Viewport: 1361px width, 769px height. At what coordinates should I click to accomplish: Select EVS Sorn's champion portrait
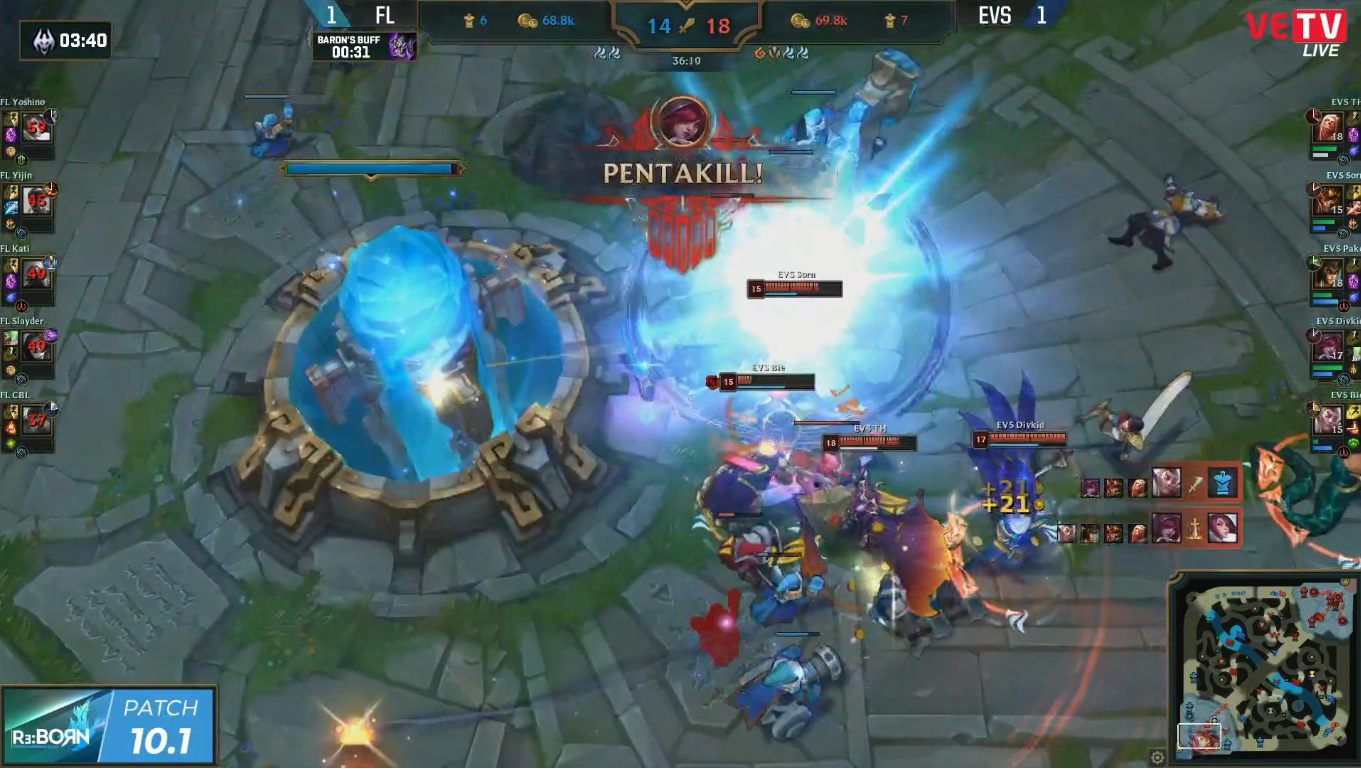(1328, 200)
